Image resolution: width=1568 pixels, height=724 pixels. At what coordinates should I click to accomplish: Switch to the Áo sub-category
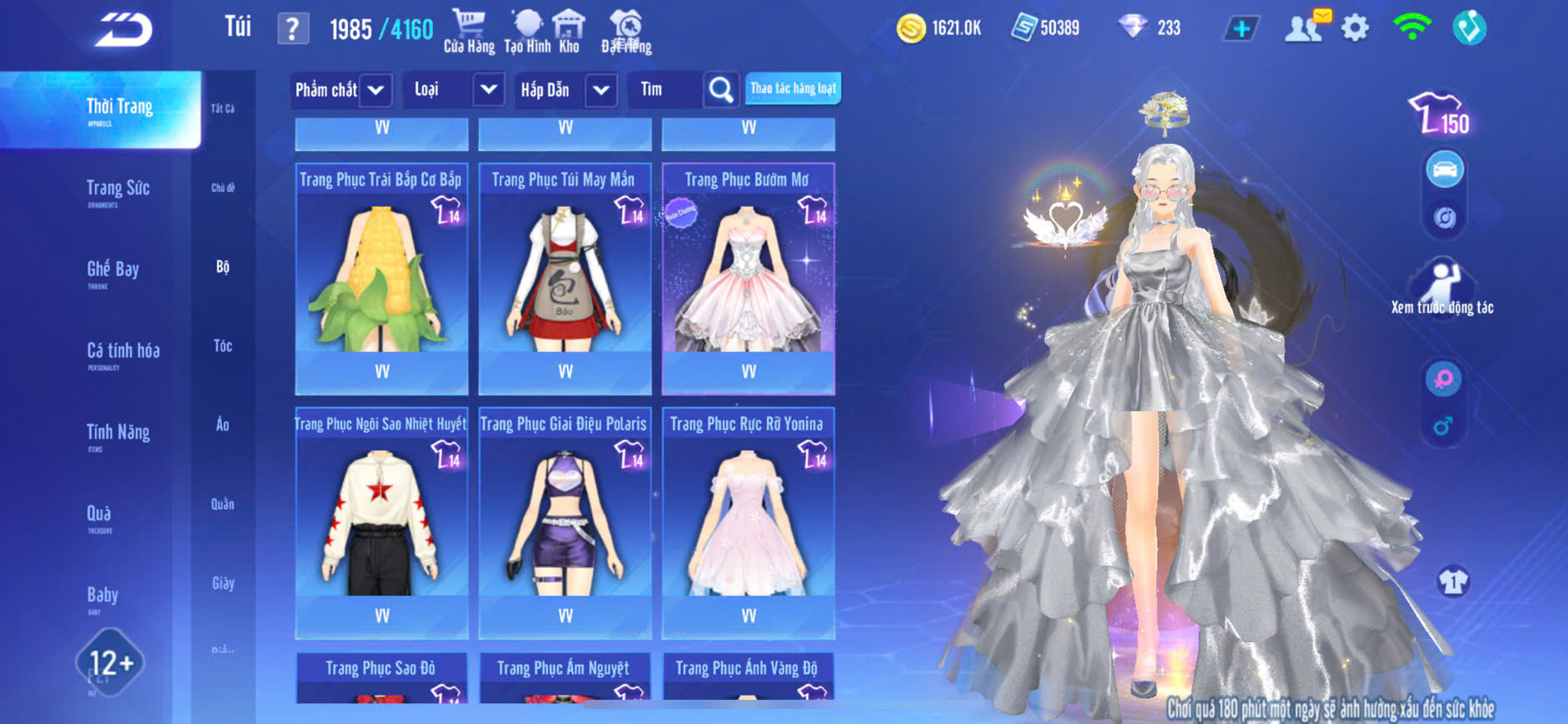(x=222, y=425)
